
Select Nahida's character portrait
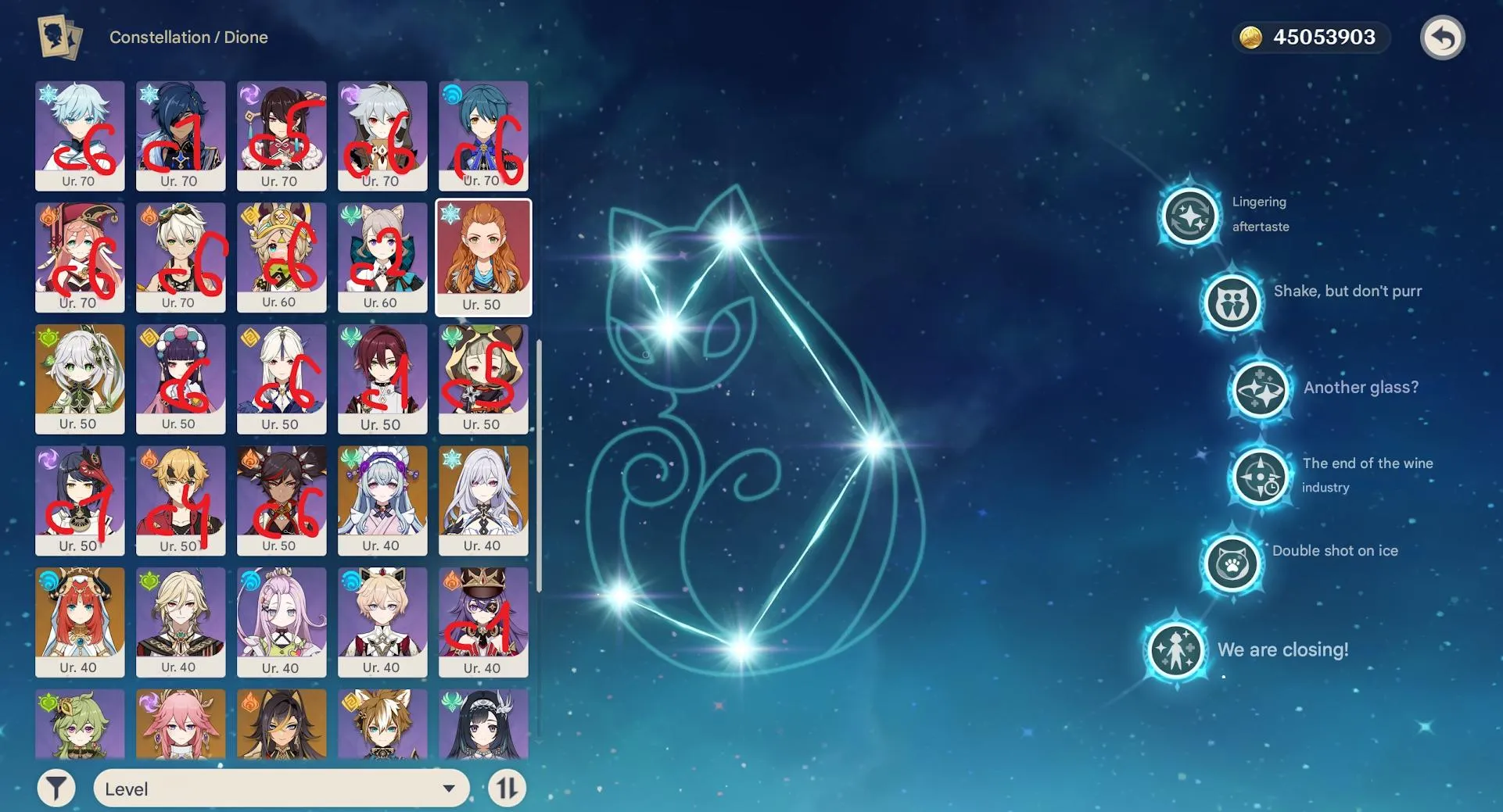pyautogui.click(x=79, y=379)
